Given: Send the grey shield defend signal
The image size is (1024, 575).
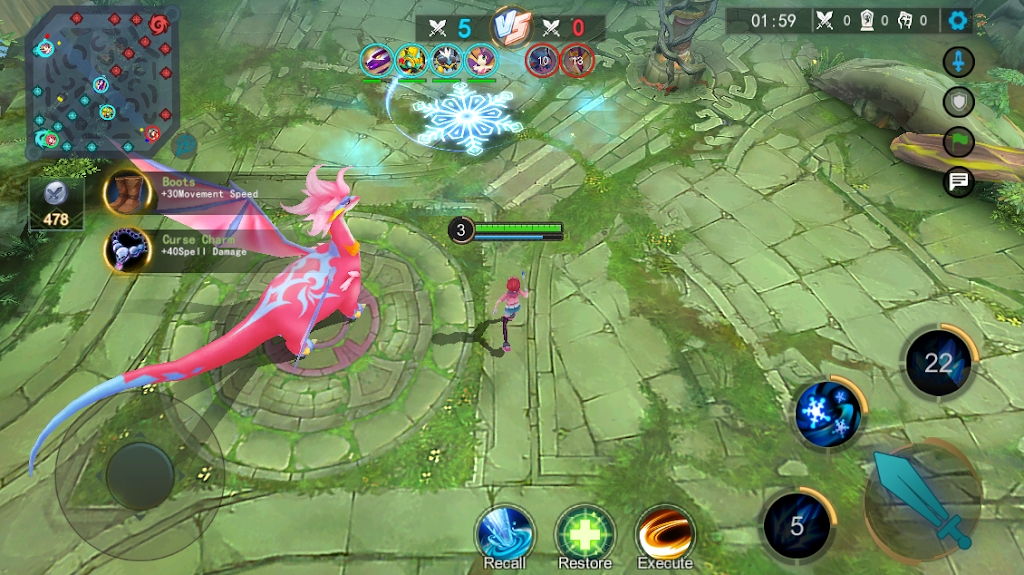Looking at the screenshot, I should pyautogui.click(x=958, y=101).
